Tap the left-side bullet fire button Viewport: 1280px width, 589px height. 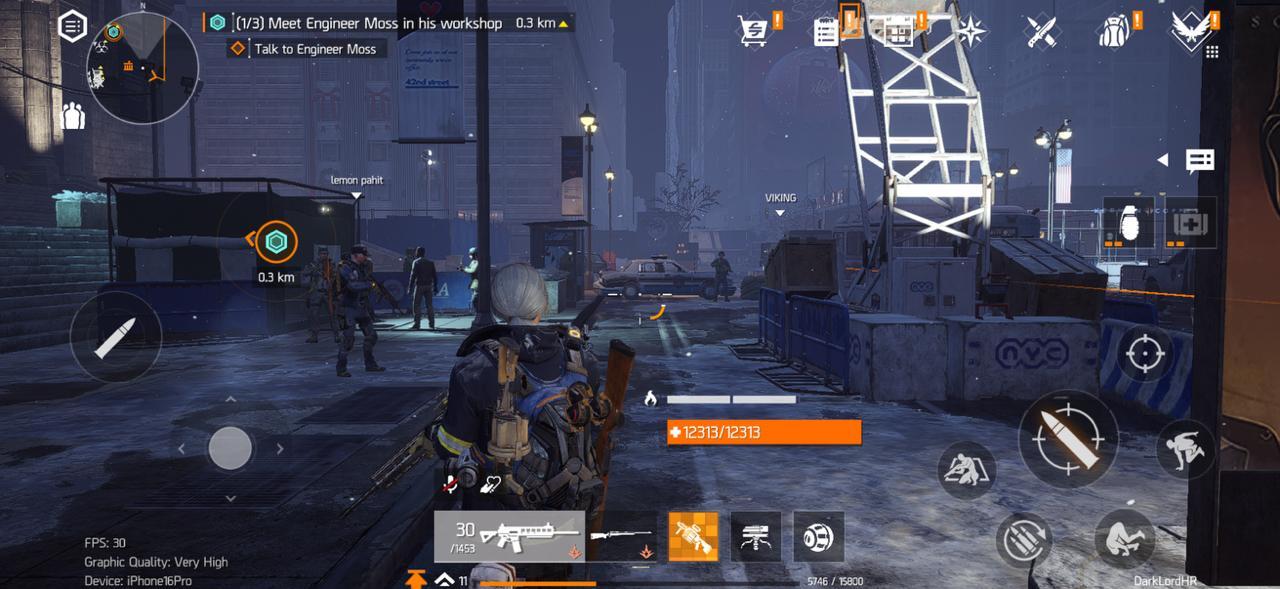click(116, 337)
